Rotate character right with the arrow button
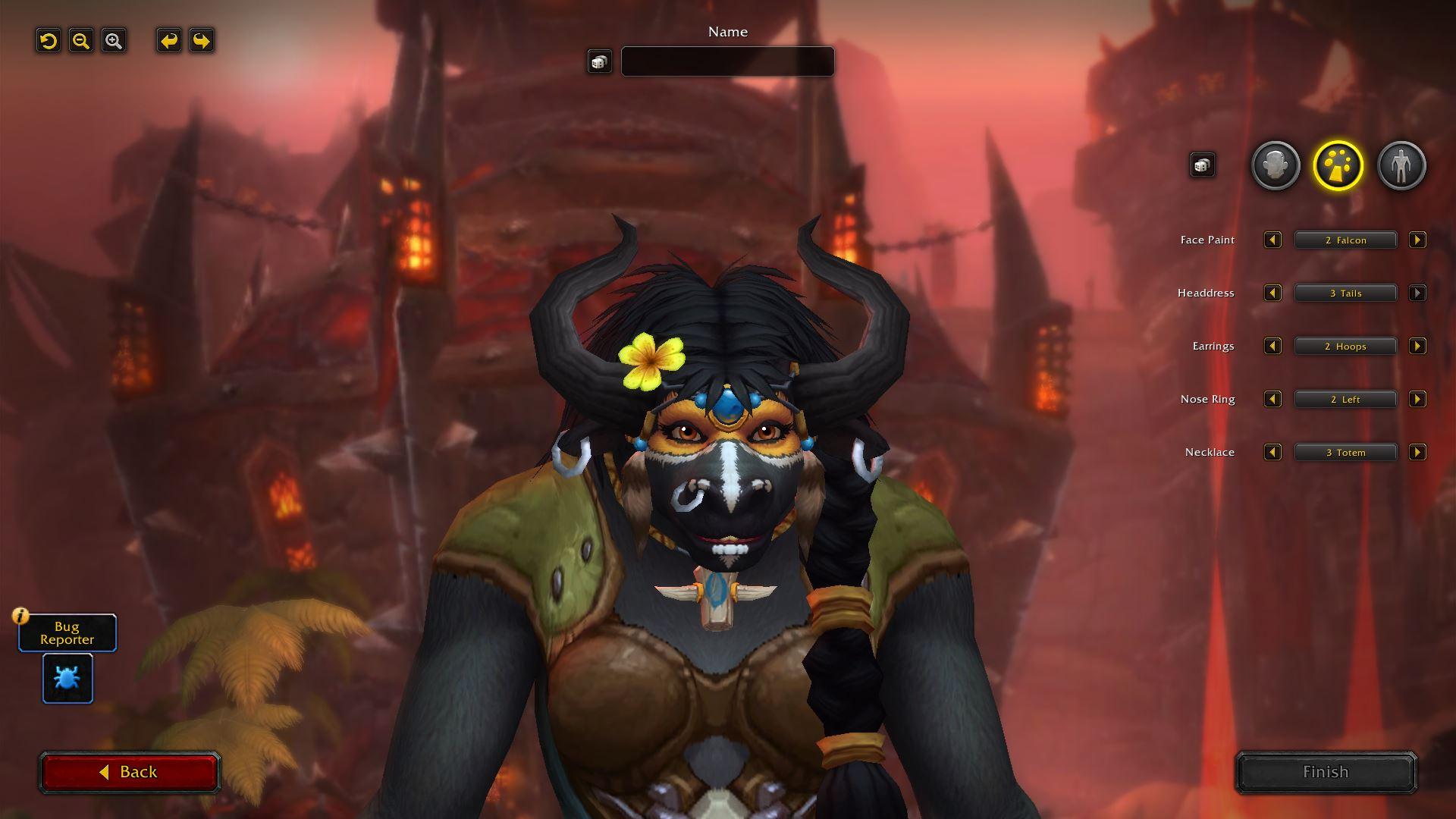The height and width of the screenshot is (819, 1456). point(202,41)
